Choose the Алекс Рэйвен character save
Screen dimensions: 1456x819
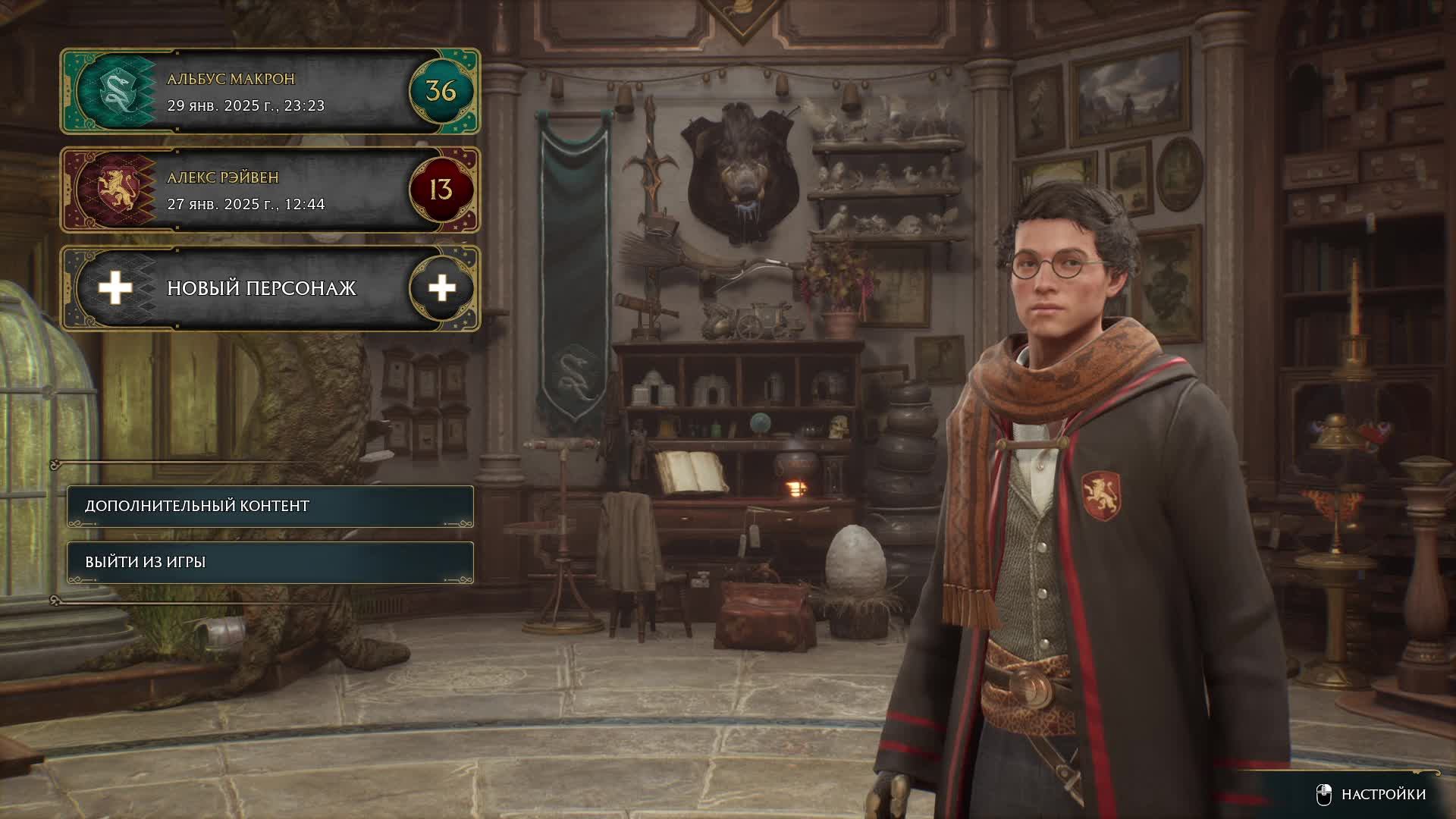270,190
